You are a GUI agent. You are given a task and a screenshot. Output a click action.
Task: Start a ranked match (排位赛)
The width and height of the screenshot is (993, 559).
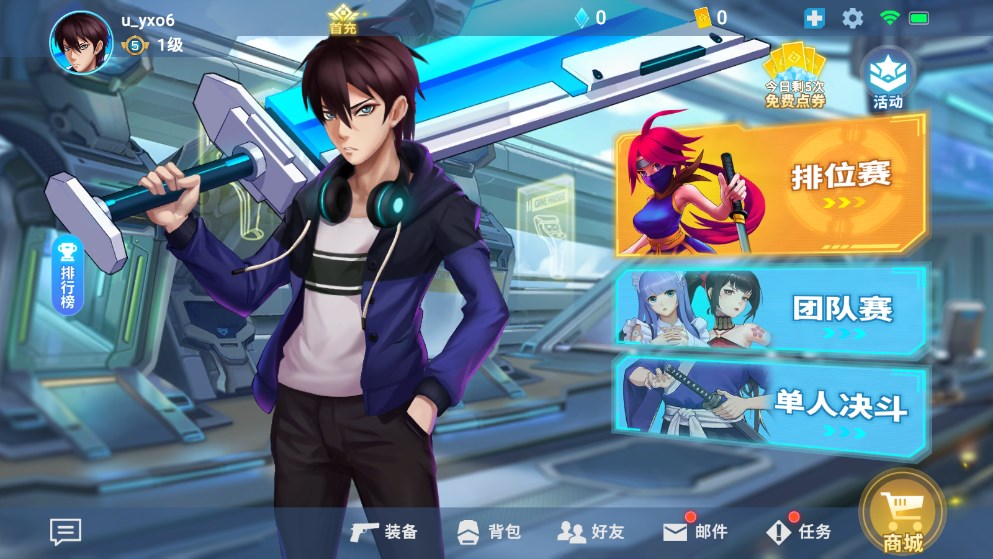tap(771, 186)
